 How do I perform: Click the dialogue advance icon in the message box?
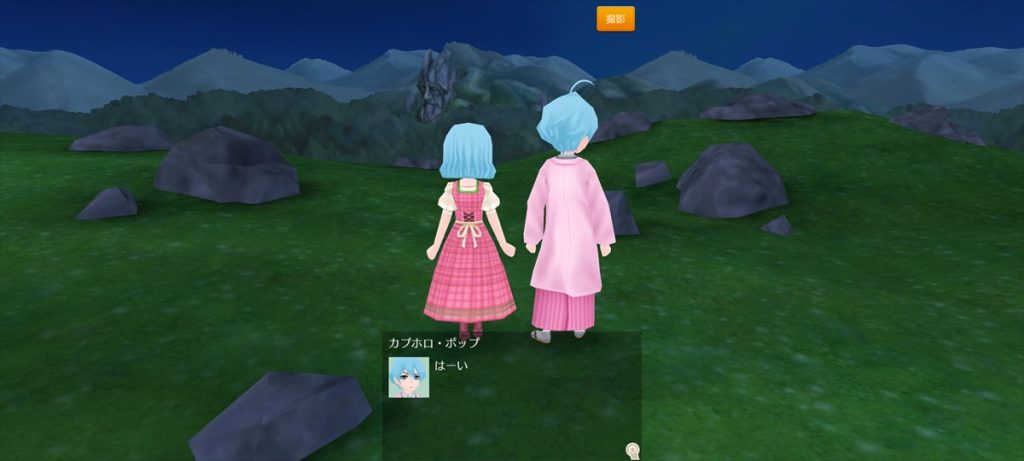tap(632, 450)
